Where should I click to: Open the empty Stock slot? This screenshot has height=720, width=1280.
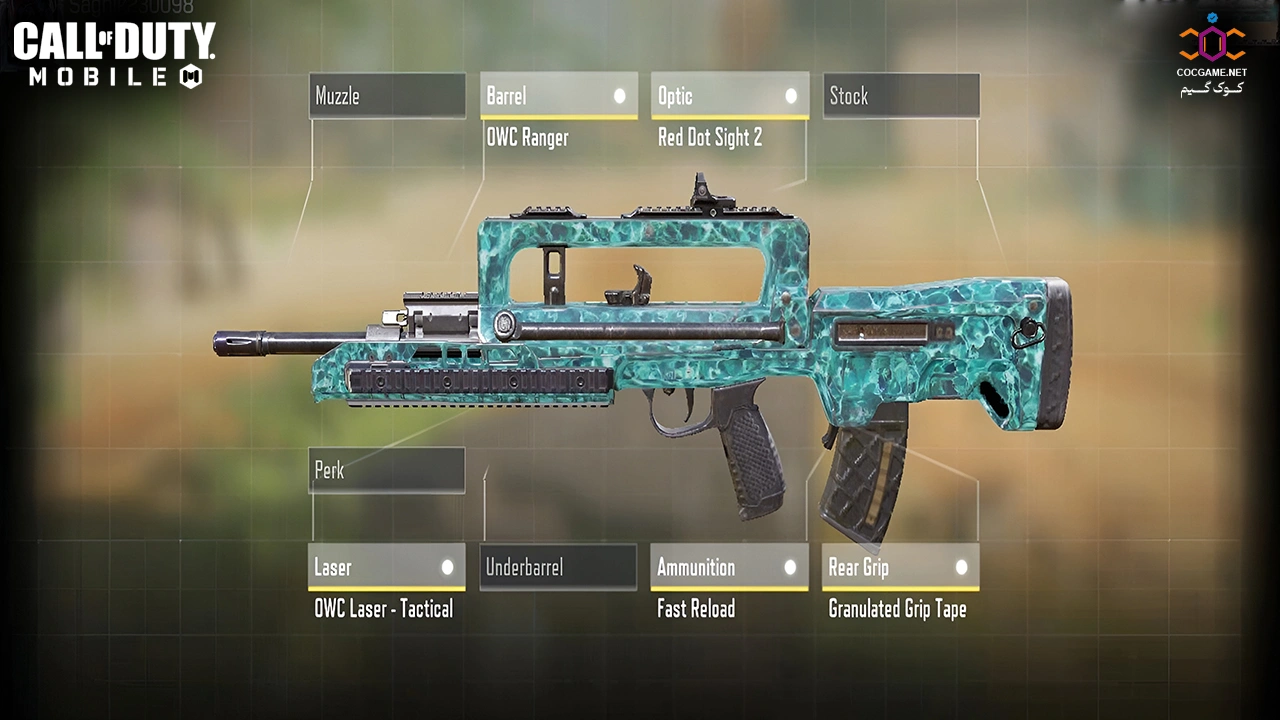click(x=901, y=96)
